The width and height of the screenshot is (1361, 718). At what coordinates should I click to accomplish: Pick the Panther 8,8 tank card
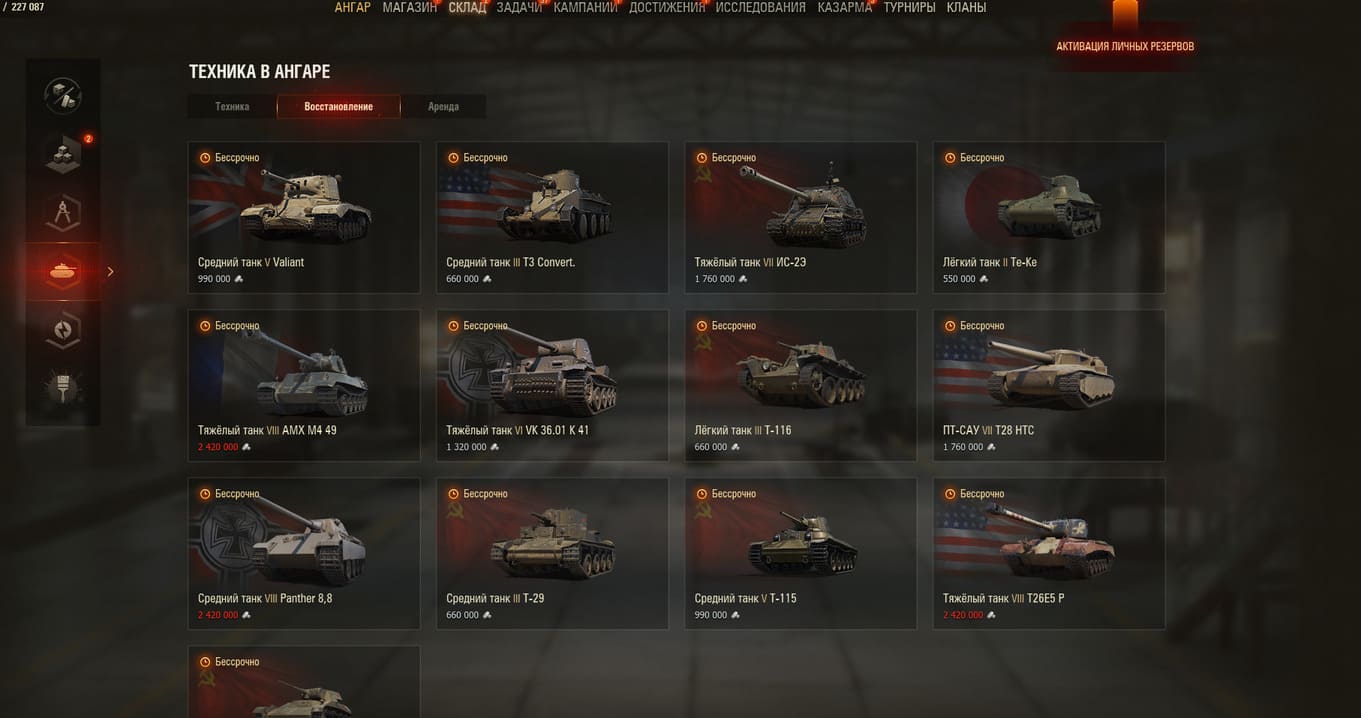pyautogui.click(x=304, y=553)
